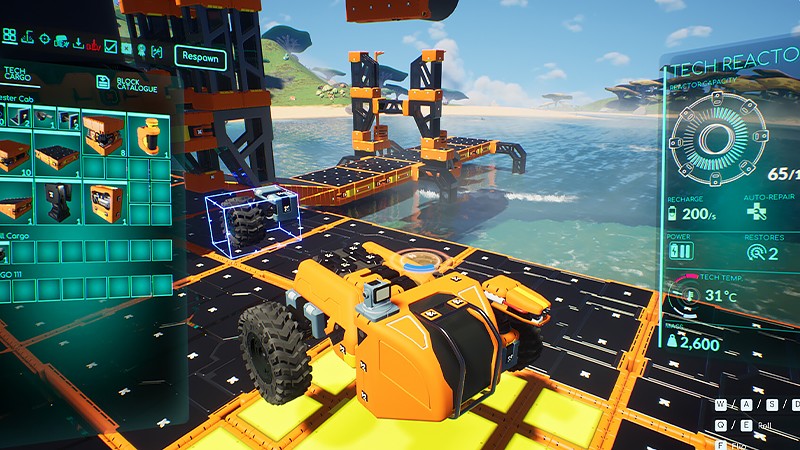The image size is (800, 450).
Task: Select the orange block slot with count 8
Action: (x=101, y=135)
